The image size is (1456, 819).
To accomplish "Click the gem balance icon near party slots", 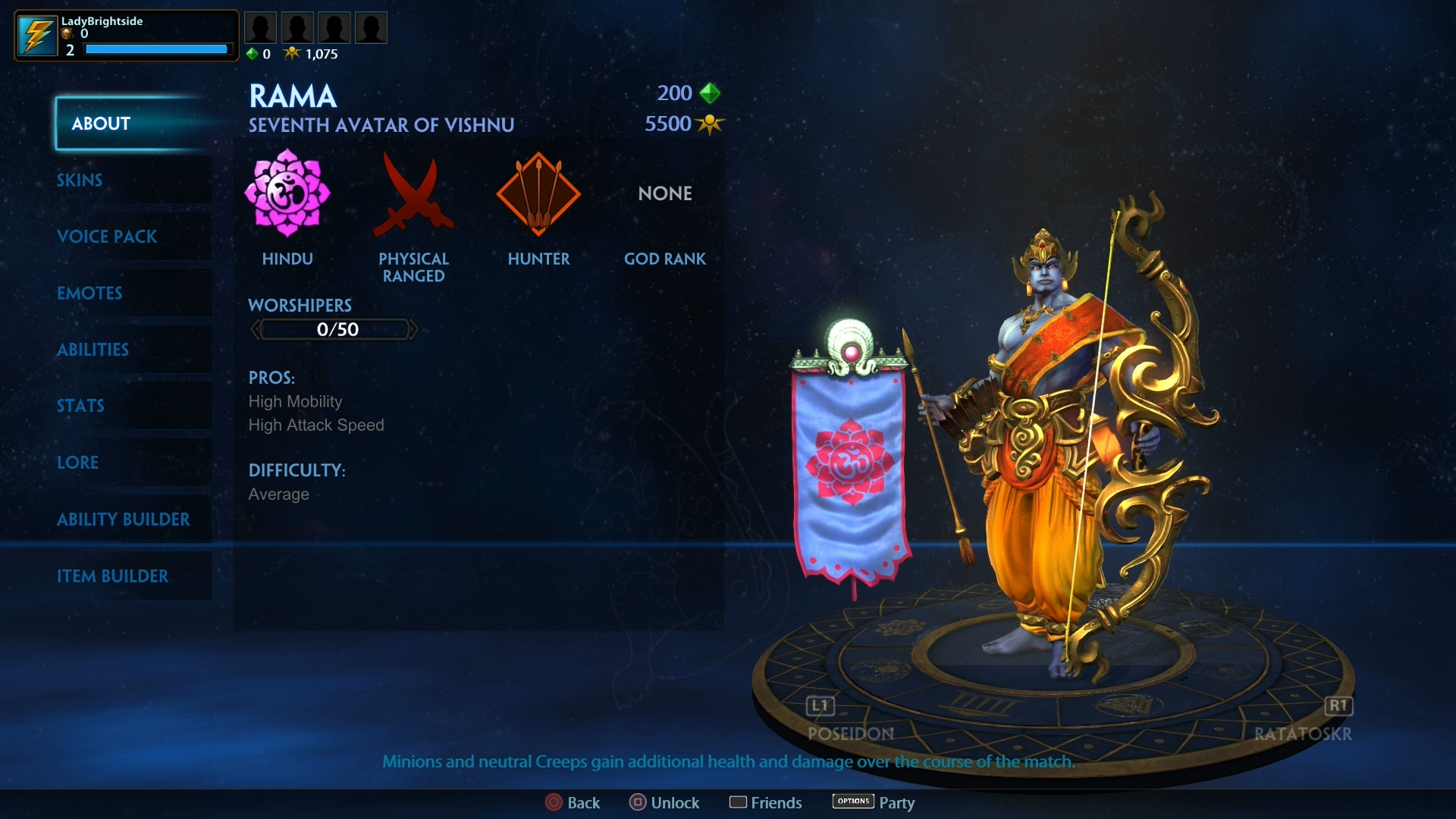I will [253, 54].
